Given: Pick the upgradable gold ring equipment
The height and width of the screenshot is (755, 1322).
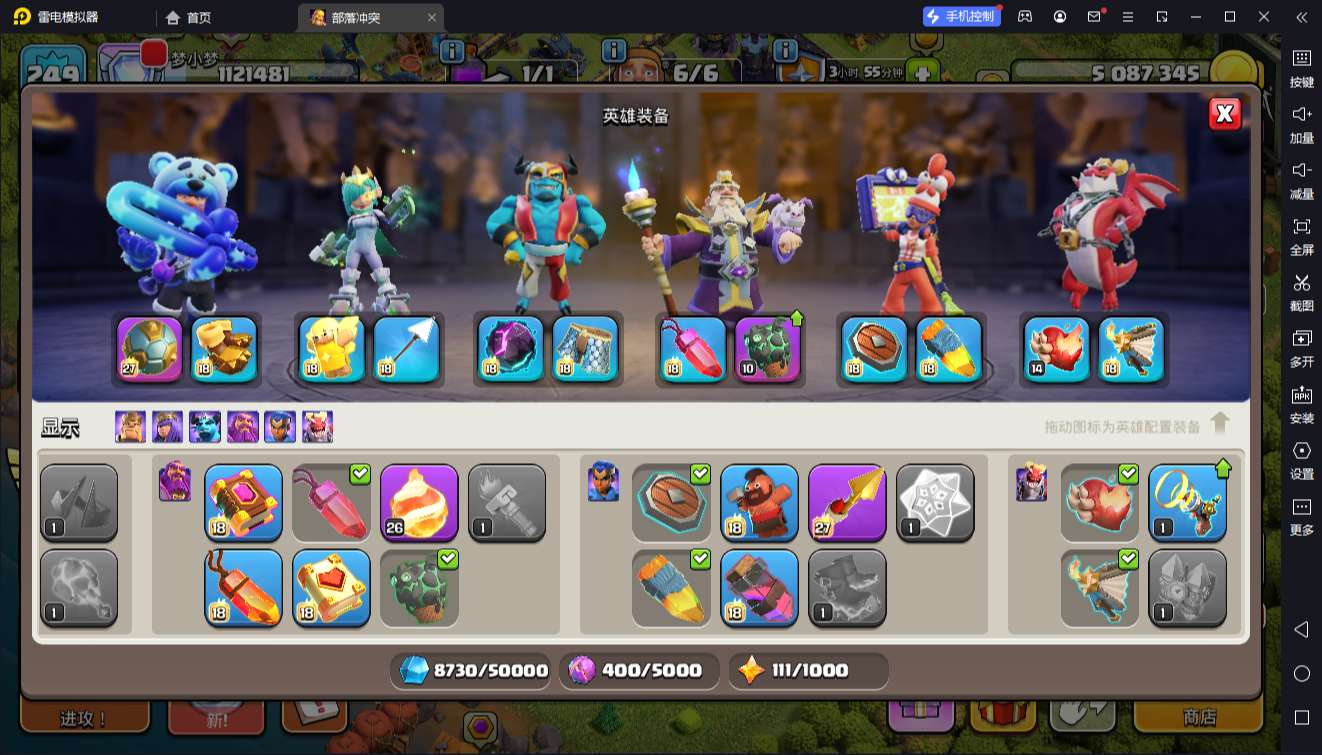Looking at the screenshot, I should click(x=1187, y=503).
